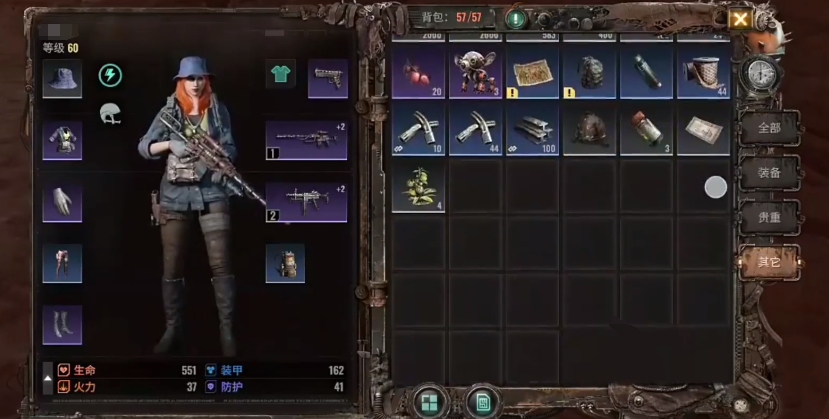Screen dimensions: 829x419
Task: Select the 其它 (Other) tab
Action: click(x=768, y=262)
